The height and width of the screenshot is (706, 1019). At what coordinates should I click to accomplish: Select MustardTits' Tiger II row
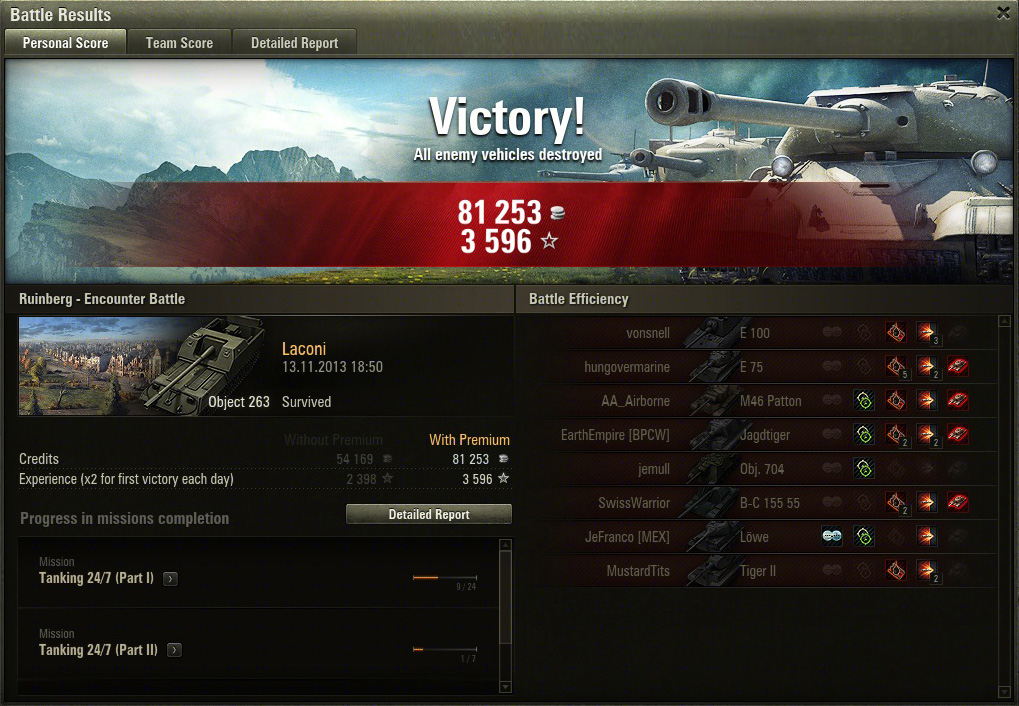(760, 571)
